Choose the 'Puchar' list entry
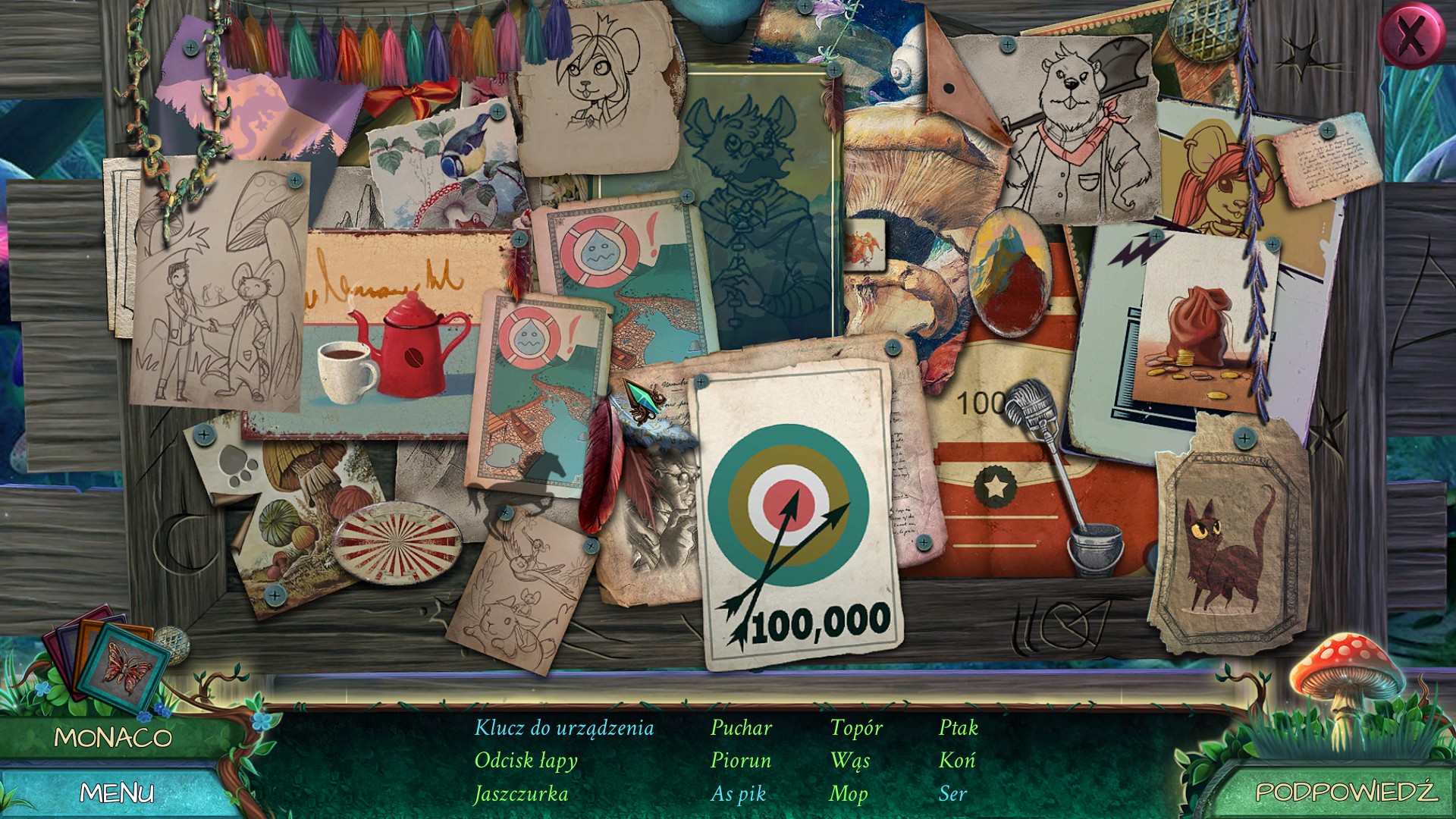The height and width of the screenshot is (819, 1456). click(x=741, y=728)
